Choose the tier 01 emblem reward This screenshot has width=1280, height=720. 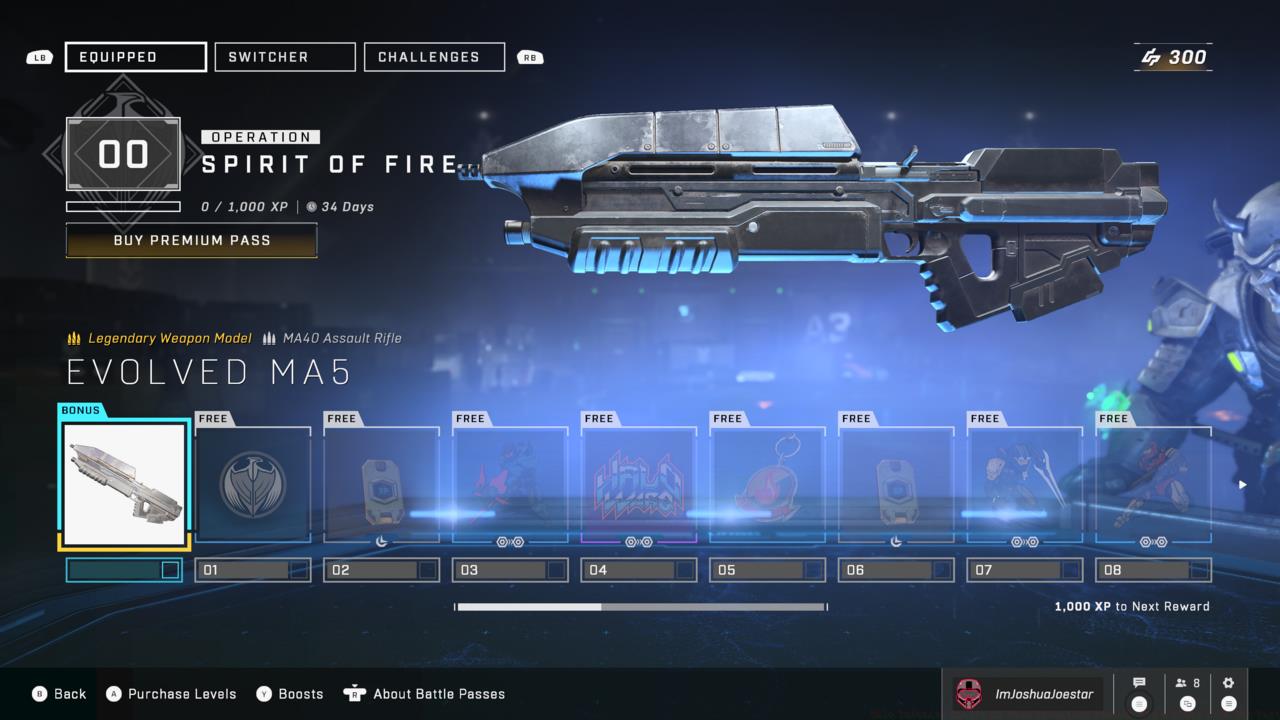point(253,485)
